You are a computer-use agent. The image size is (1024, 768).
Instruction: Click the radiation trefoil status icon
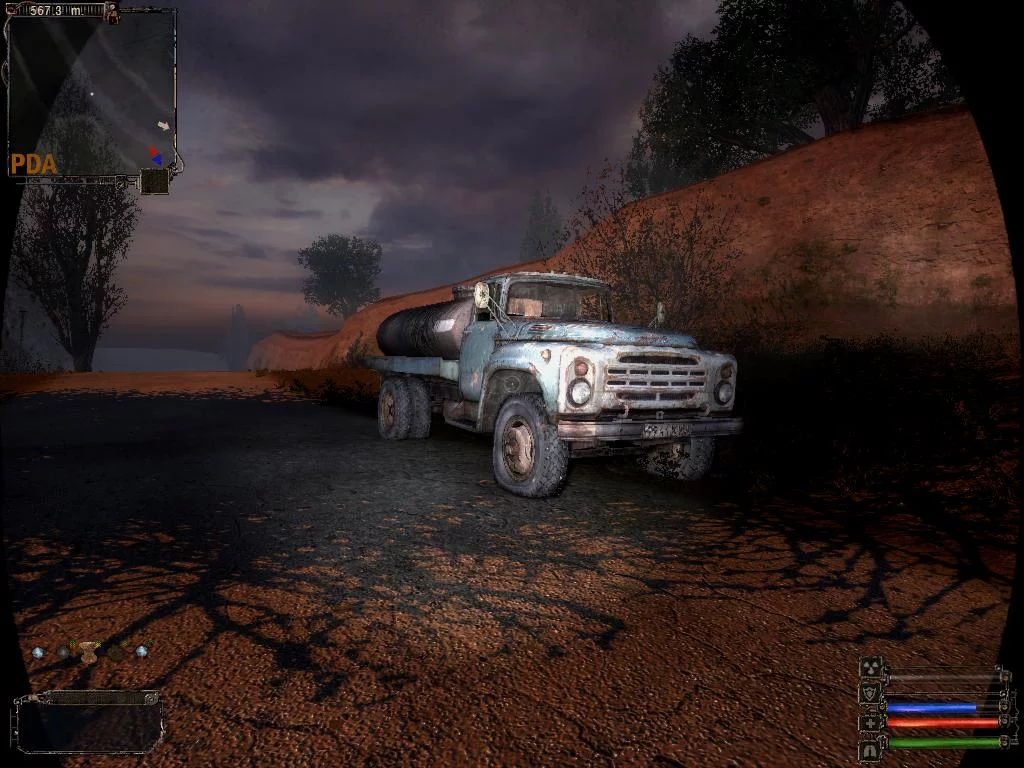[870, 668]
